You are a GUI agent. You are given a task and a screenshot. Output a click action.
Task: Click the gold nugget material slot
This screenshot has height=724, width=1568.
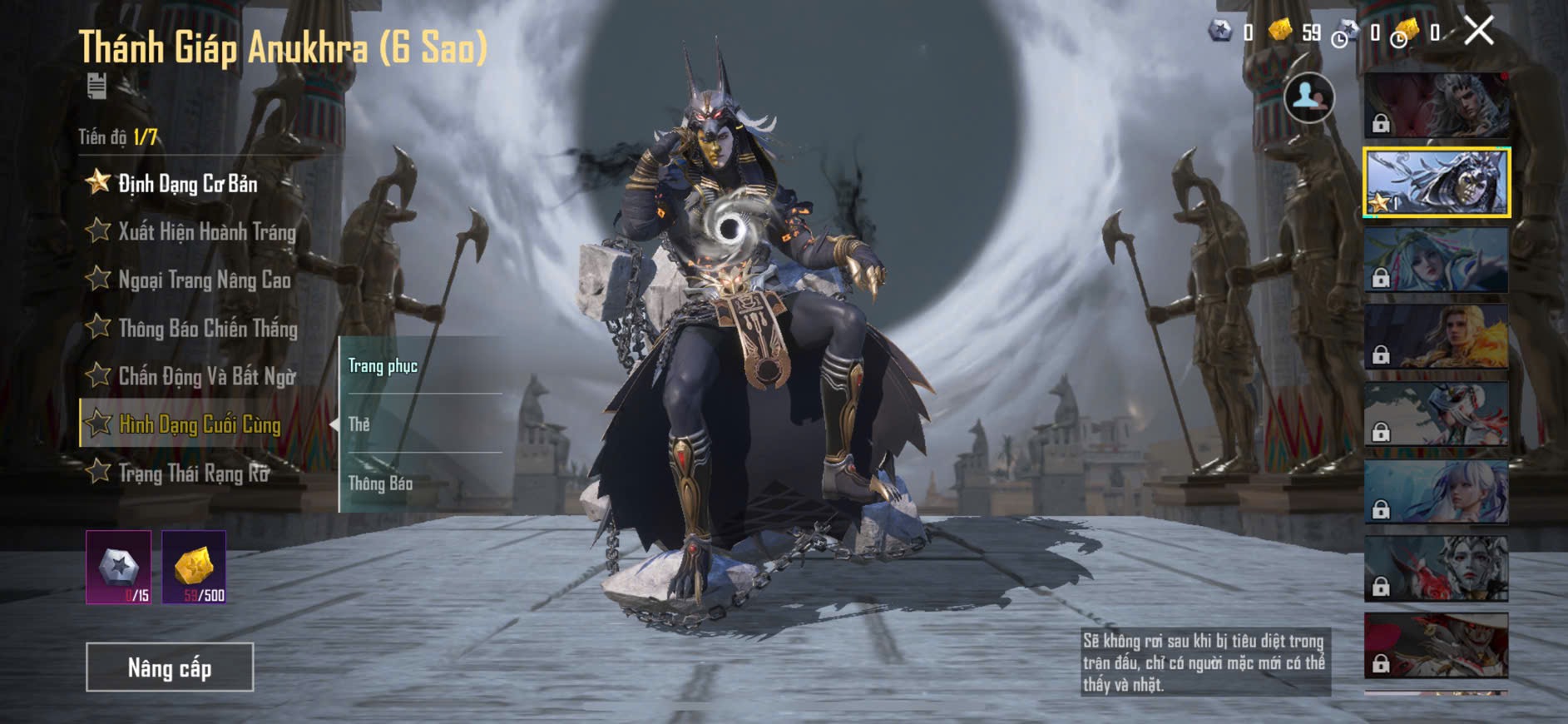[x=194, y=567]
